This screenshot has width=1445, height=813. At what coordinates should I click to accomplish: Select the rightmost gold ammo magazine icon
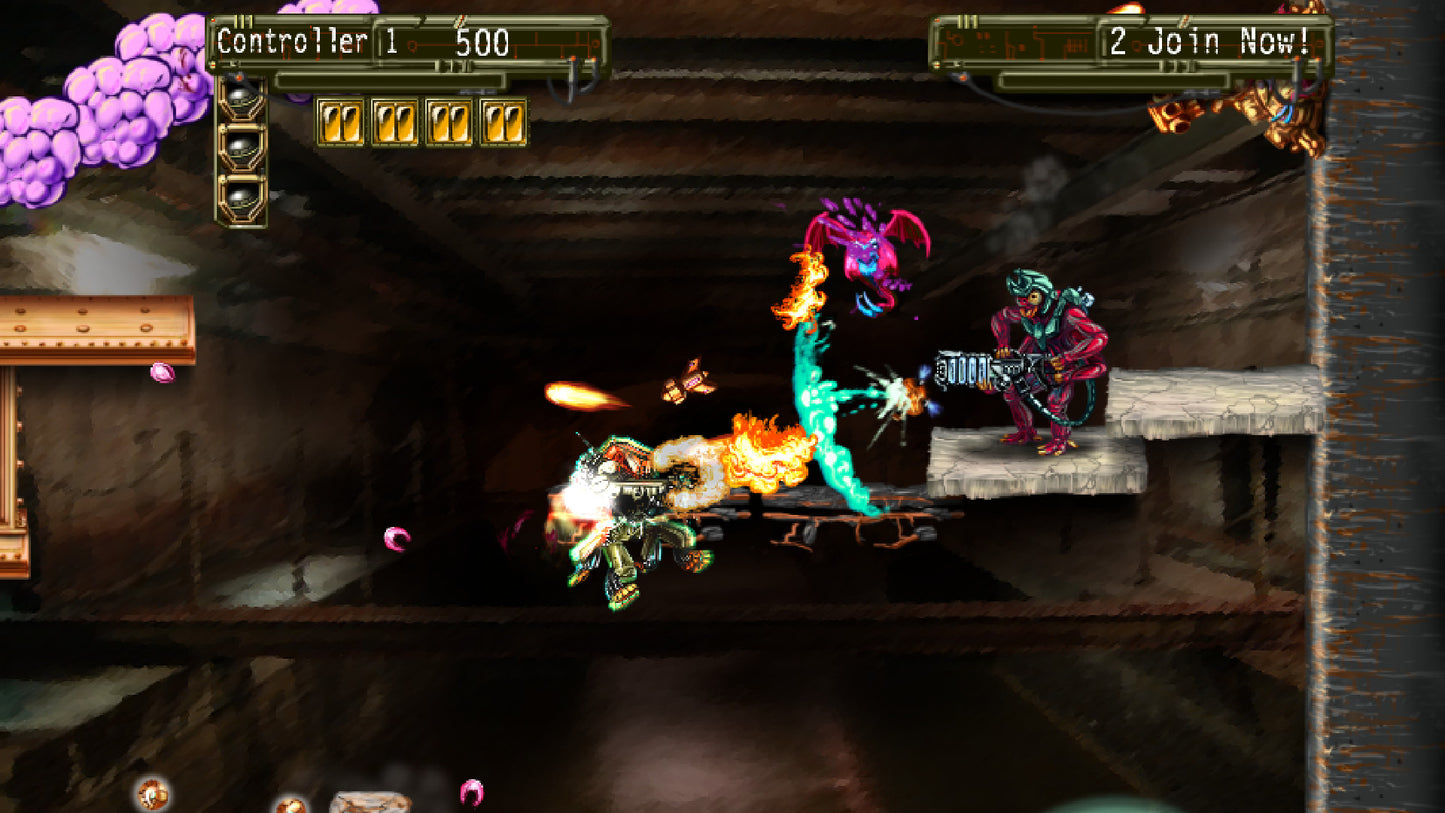(500, 122)
